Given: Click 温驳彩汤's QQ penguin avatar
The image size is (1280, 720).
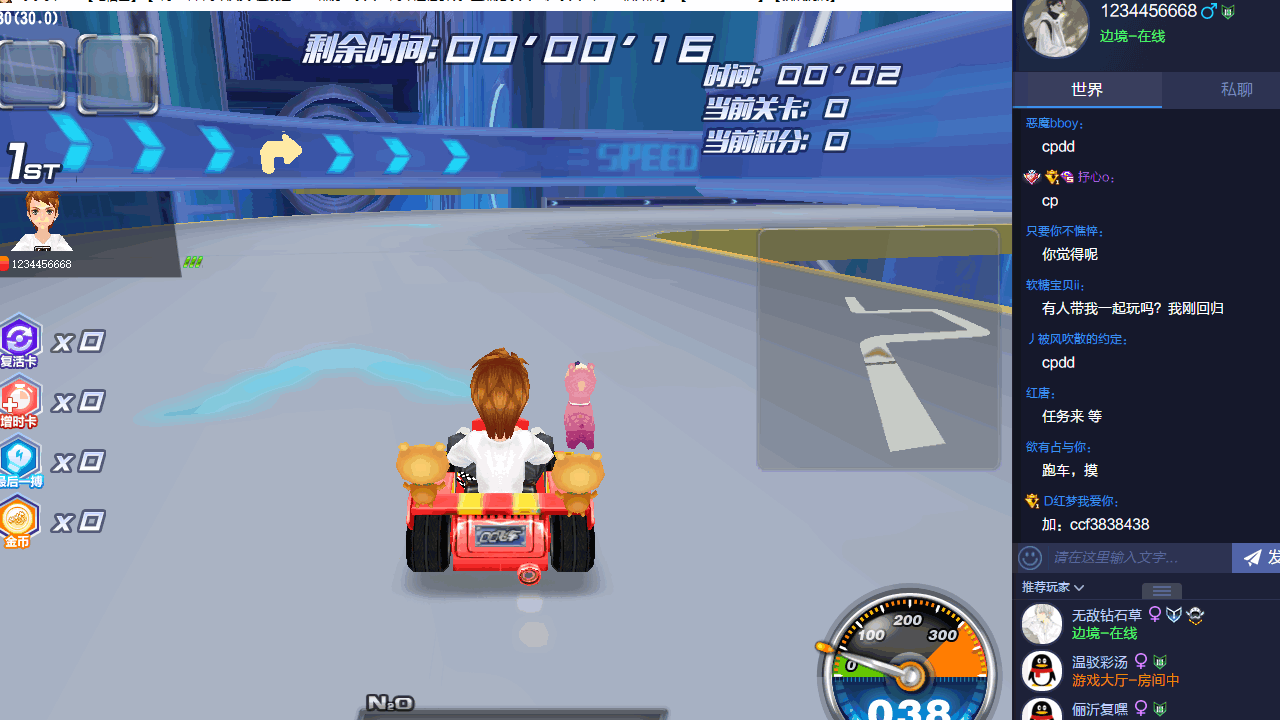Looking at the screenshot, I should (1041, 670).
